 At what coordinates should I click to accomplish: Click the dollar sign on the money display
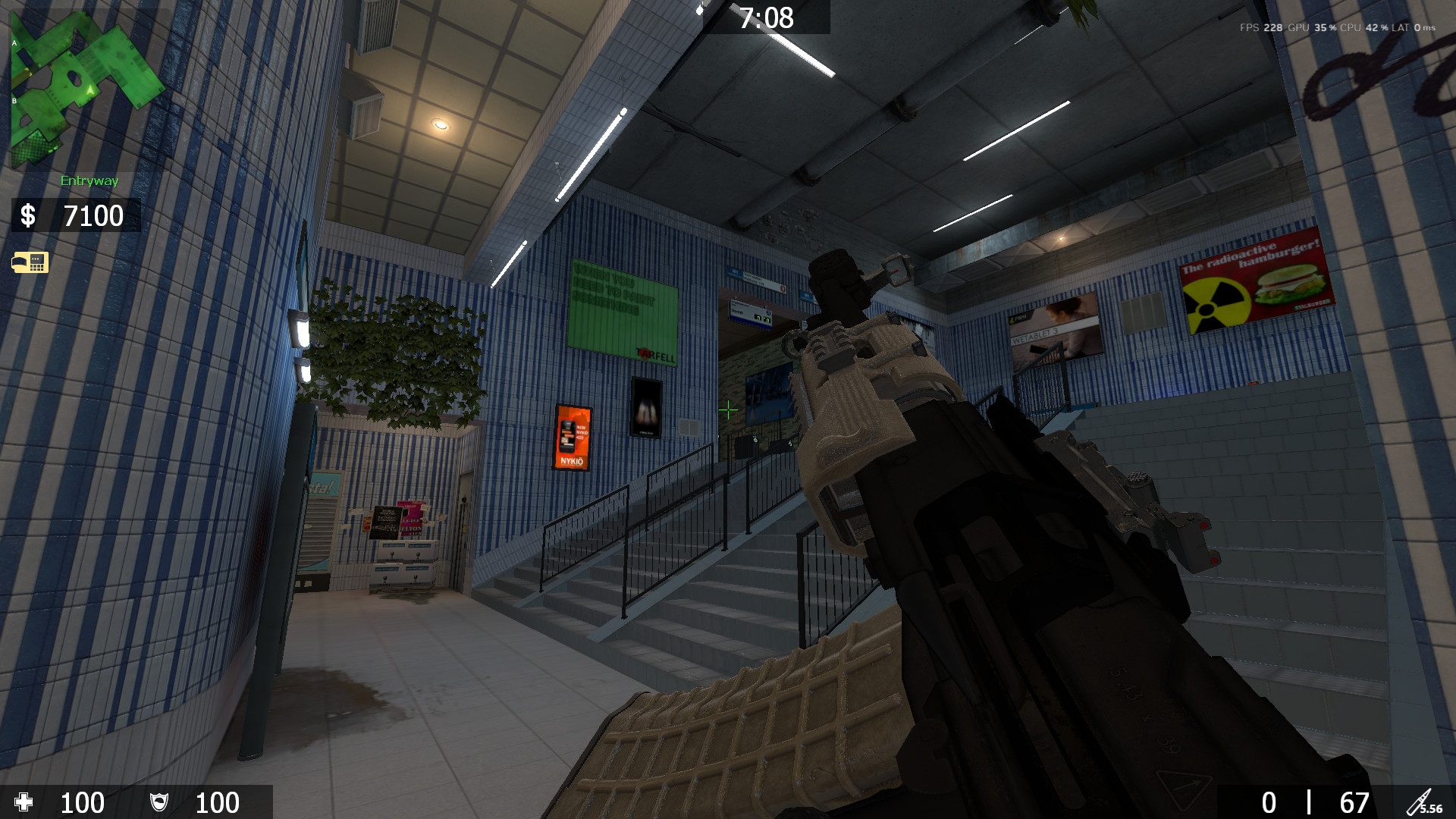(27, 217)
